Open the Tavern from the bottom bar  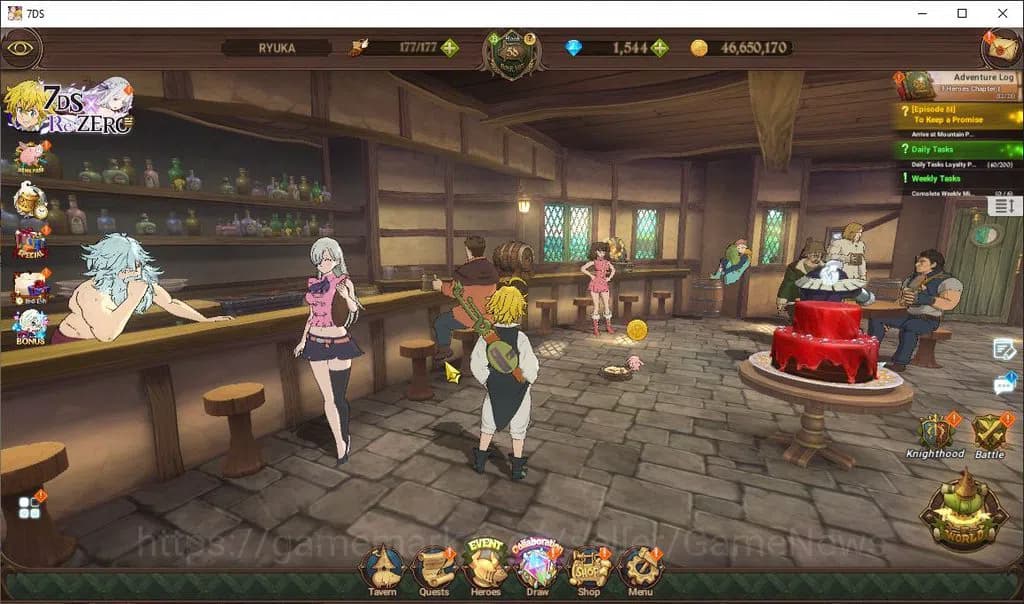tap(380, 570)
